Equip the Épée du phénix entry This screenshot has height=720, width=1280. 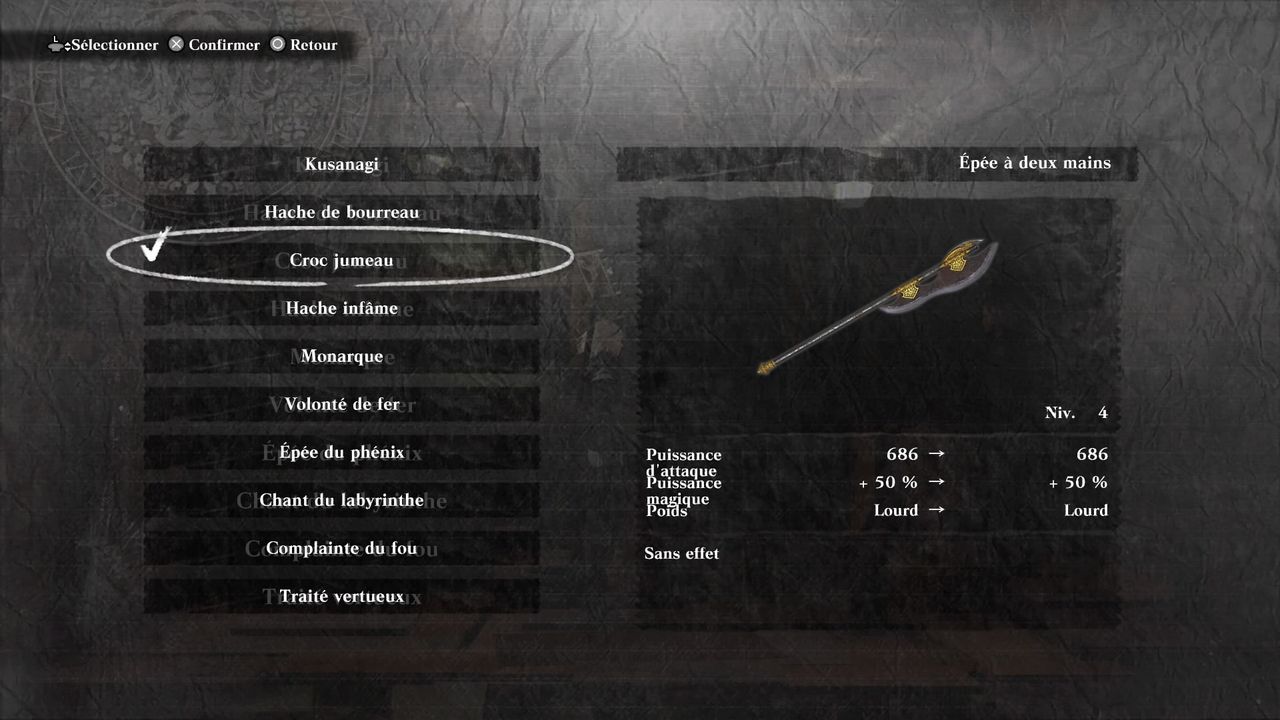341,452
